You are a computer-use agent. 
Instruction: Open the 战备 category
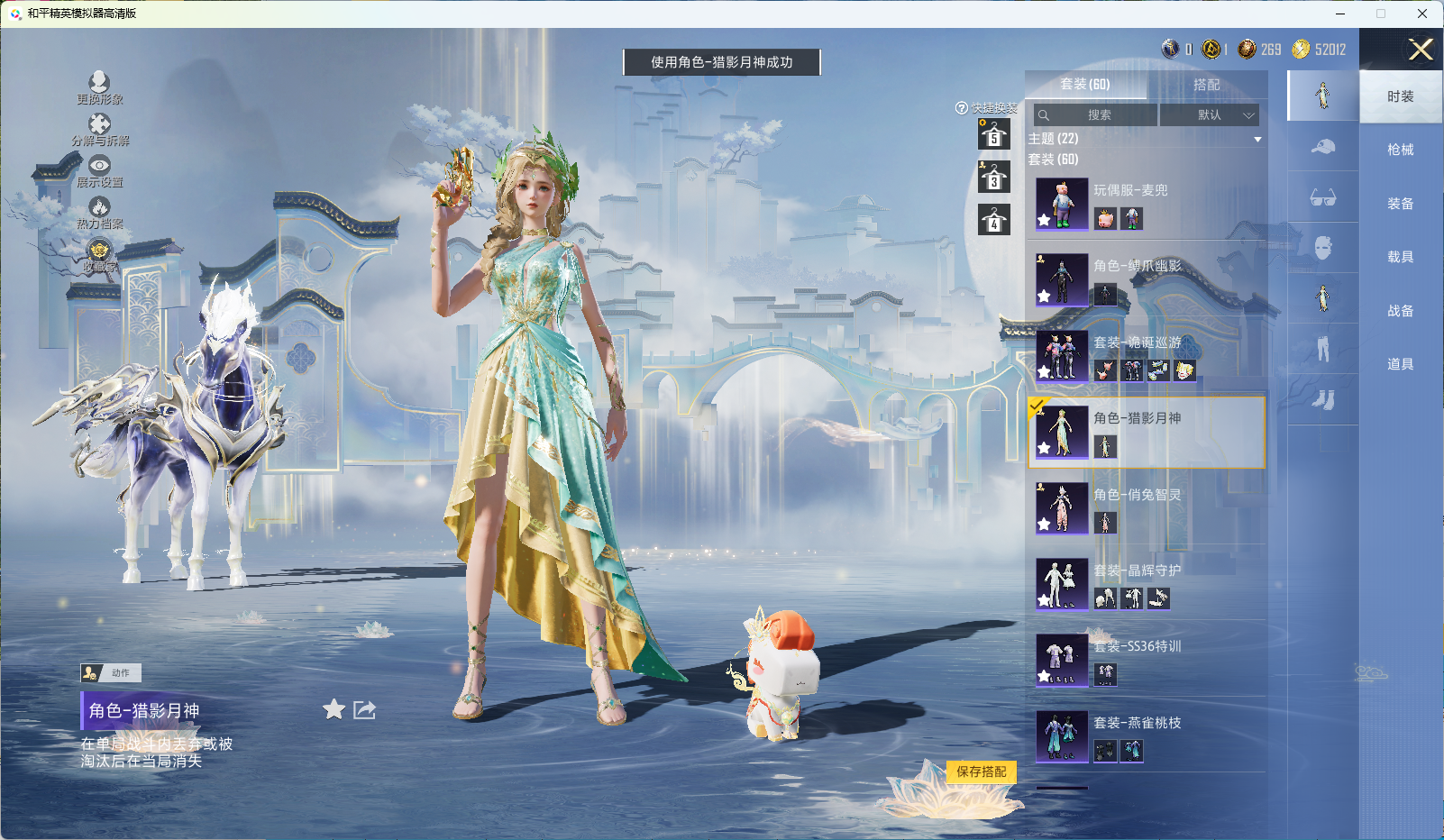tap(1400, 311)
